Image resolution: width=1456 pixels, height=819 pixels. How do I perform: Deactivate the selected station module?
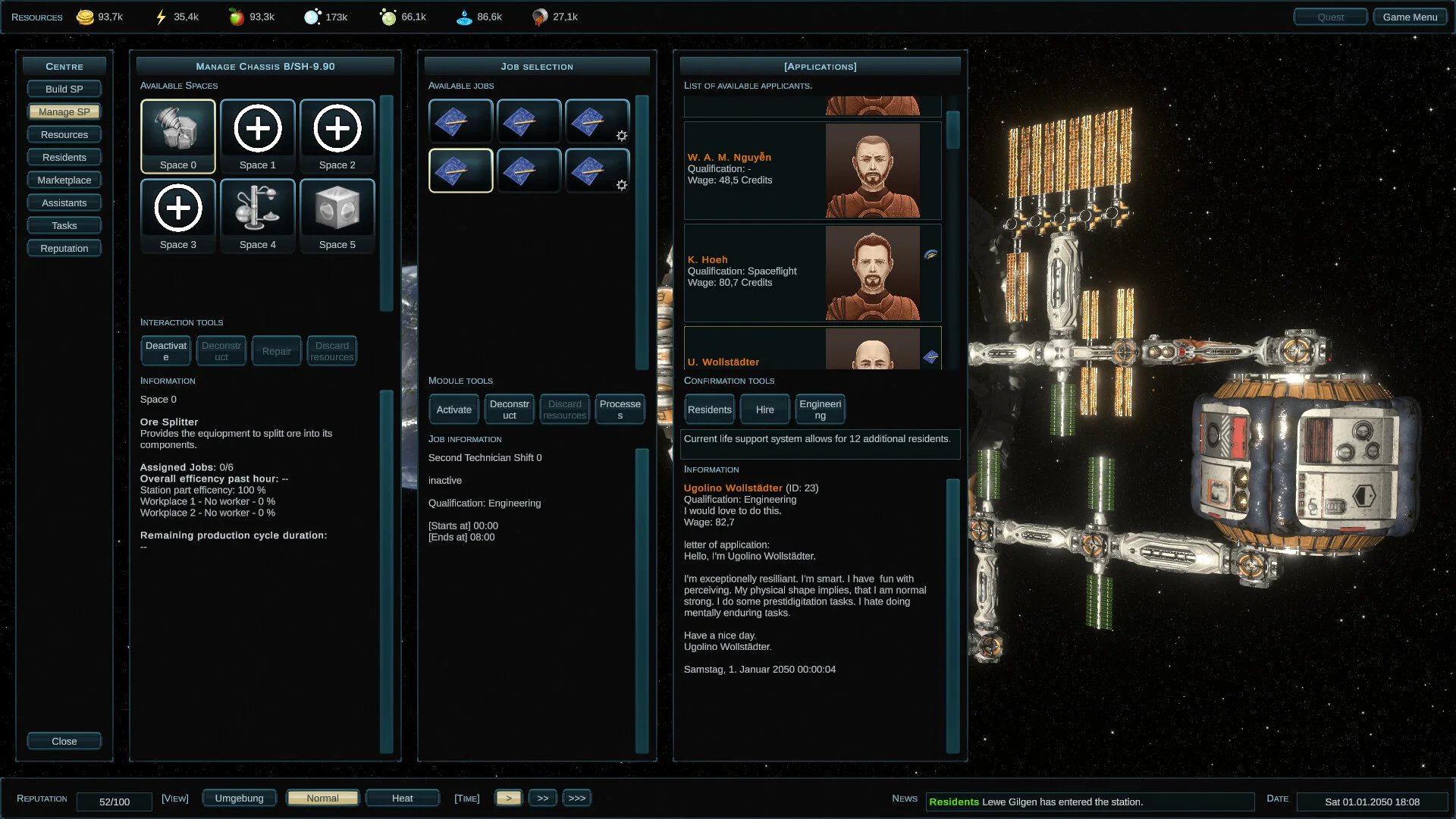coord(165,351)
